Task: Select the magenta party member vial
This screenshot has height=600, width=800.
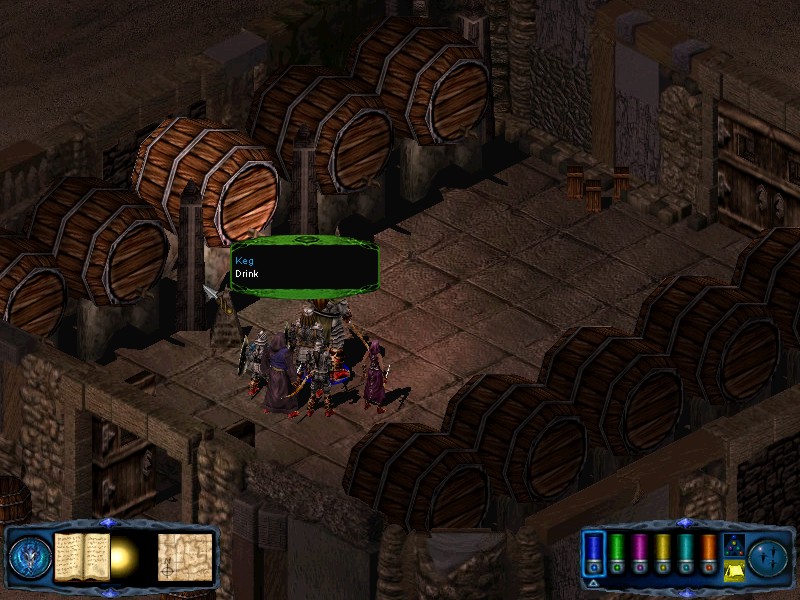Action: [x=640, y=555]
